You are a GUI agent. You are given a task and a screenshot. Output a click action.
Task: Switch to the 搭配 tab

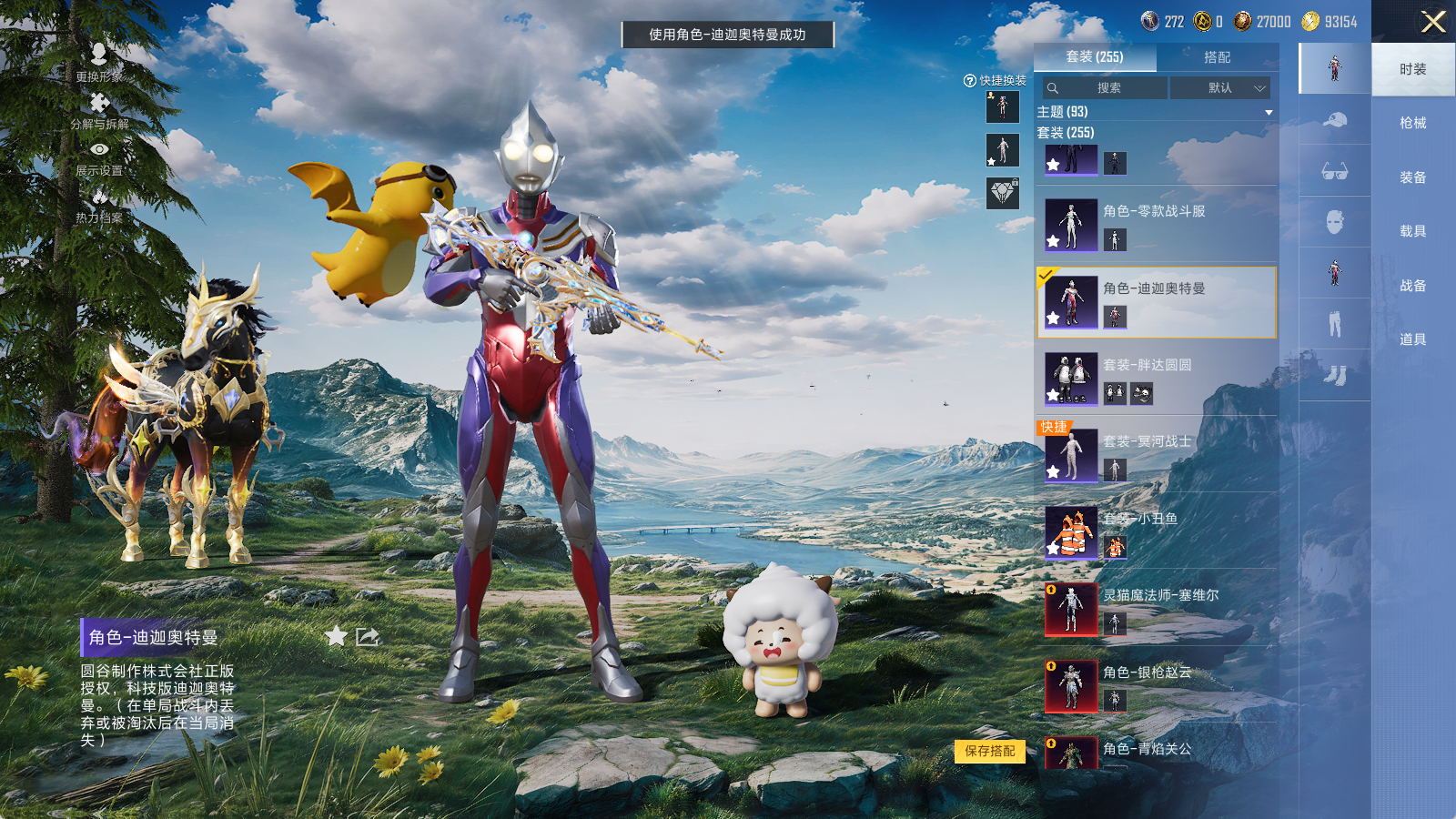coord(1217,57)
